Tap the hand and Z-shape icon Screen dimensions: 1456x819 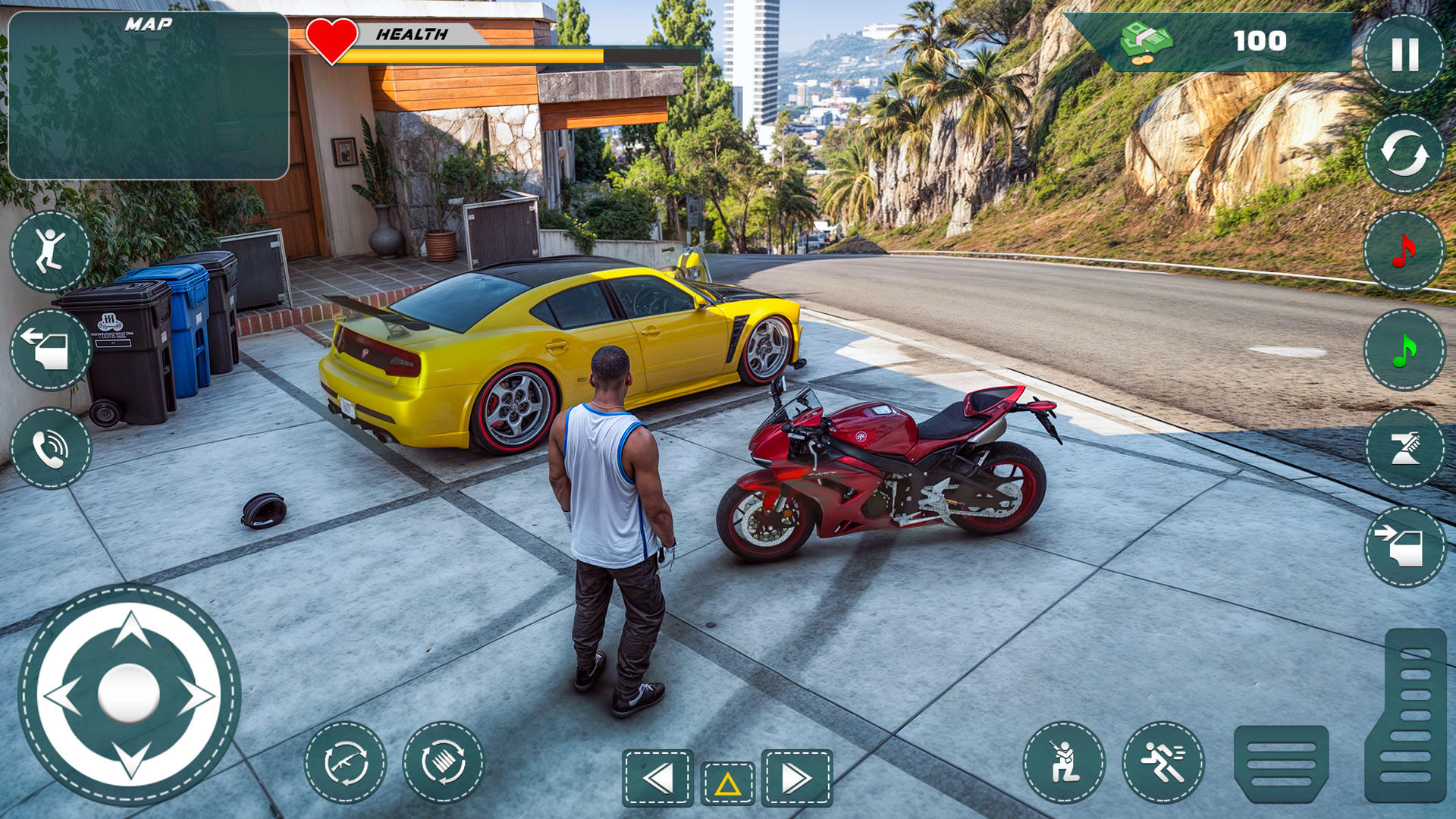(1404, 448)
